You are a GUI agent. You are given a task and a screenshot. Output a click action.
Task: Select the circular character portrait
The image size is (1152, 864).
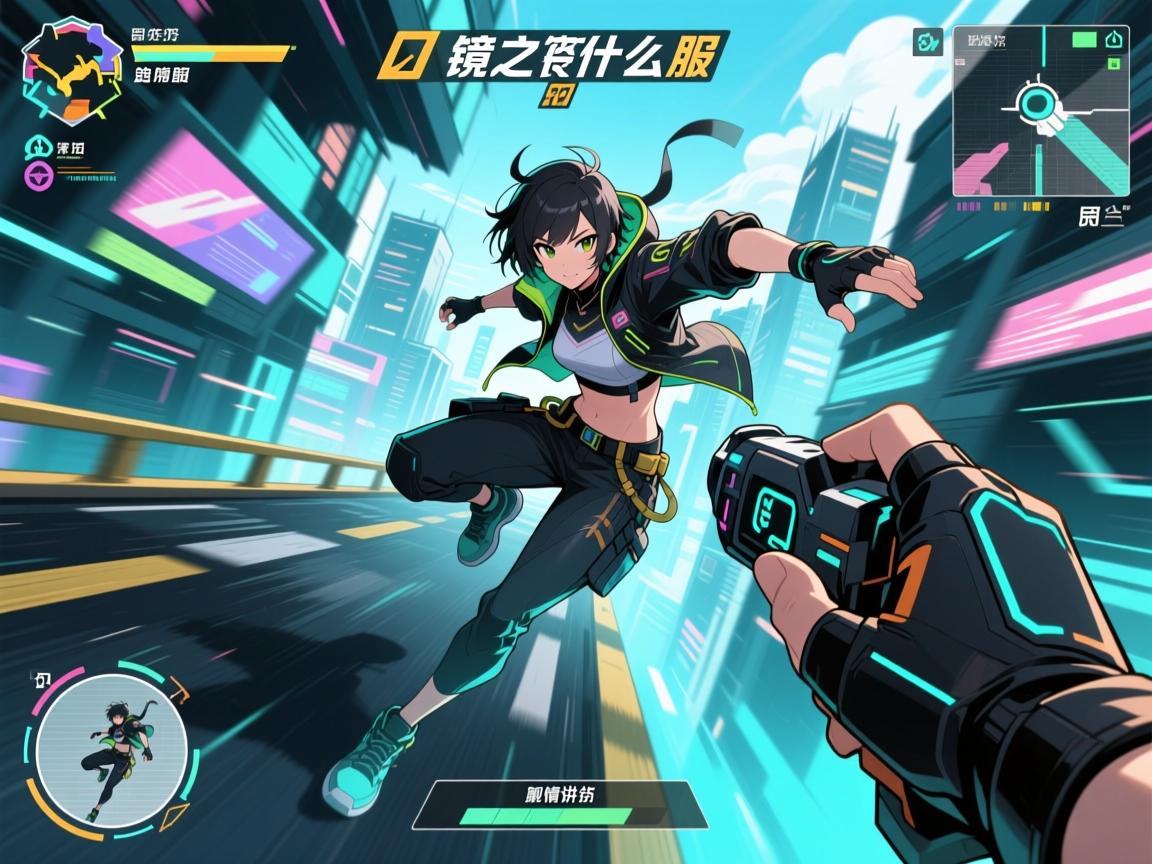tap(111, 750)
